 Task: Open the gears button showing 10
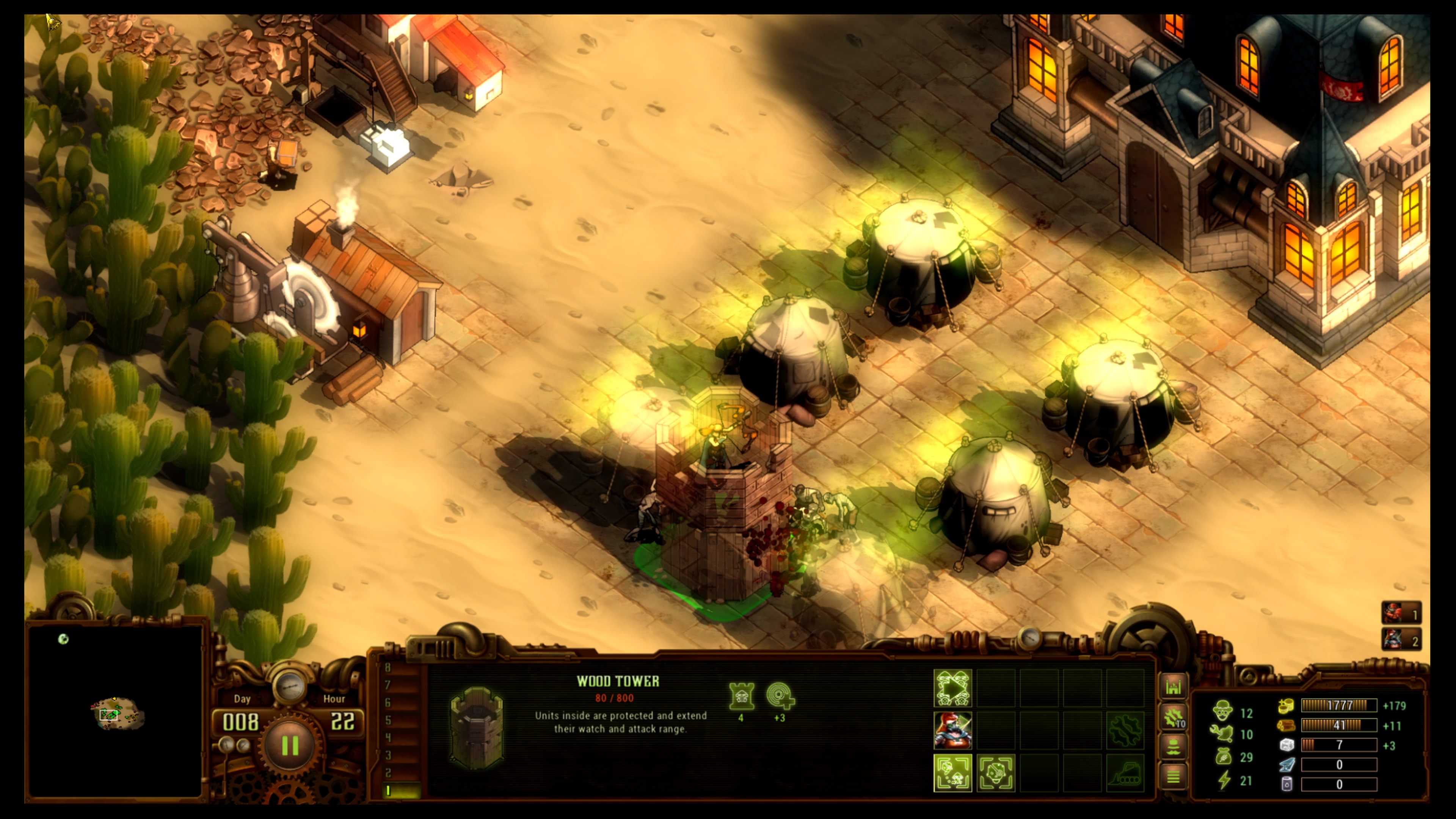click(x=1173, y=718)
